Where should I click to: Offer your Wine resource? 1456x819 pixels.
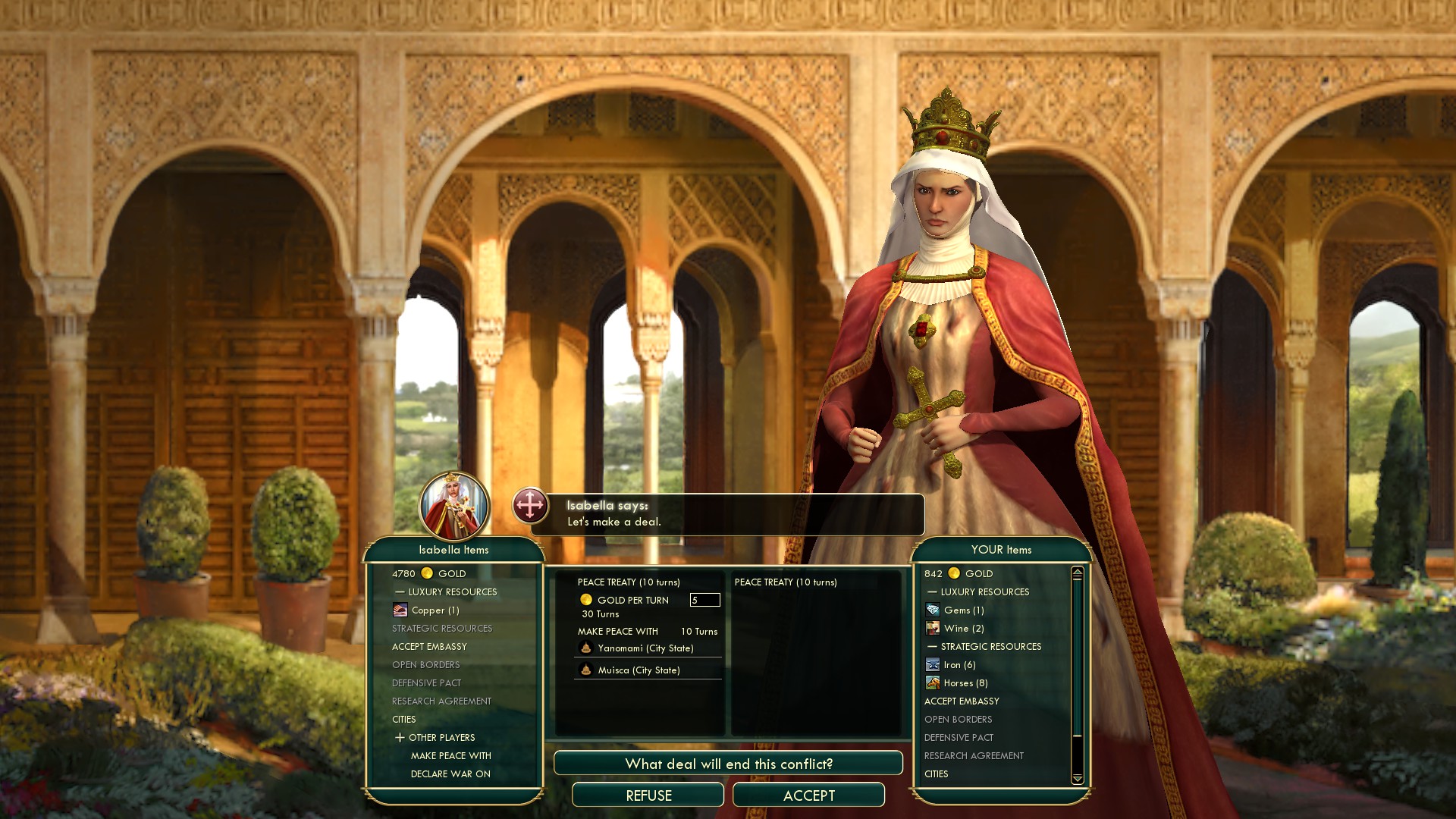pyautogui.click(x=963, y=629)
